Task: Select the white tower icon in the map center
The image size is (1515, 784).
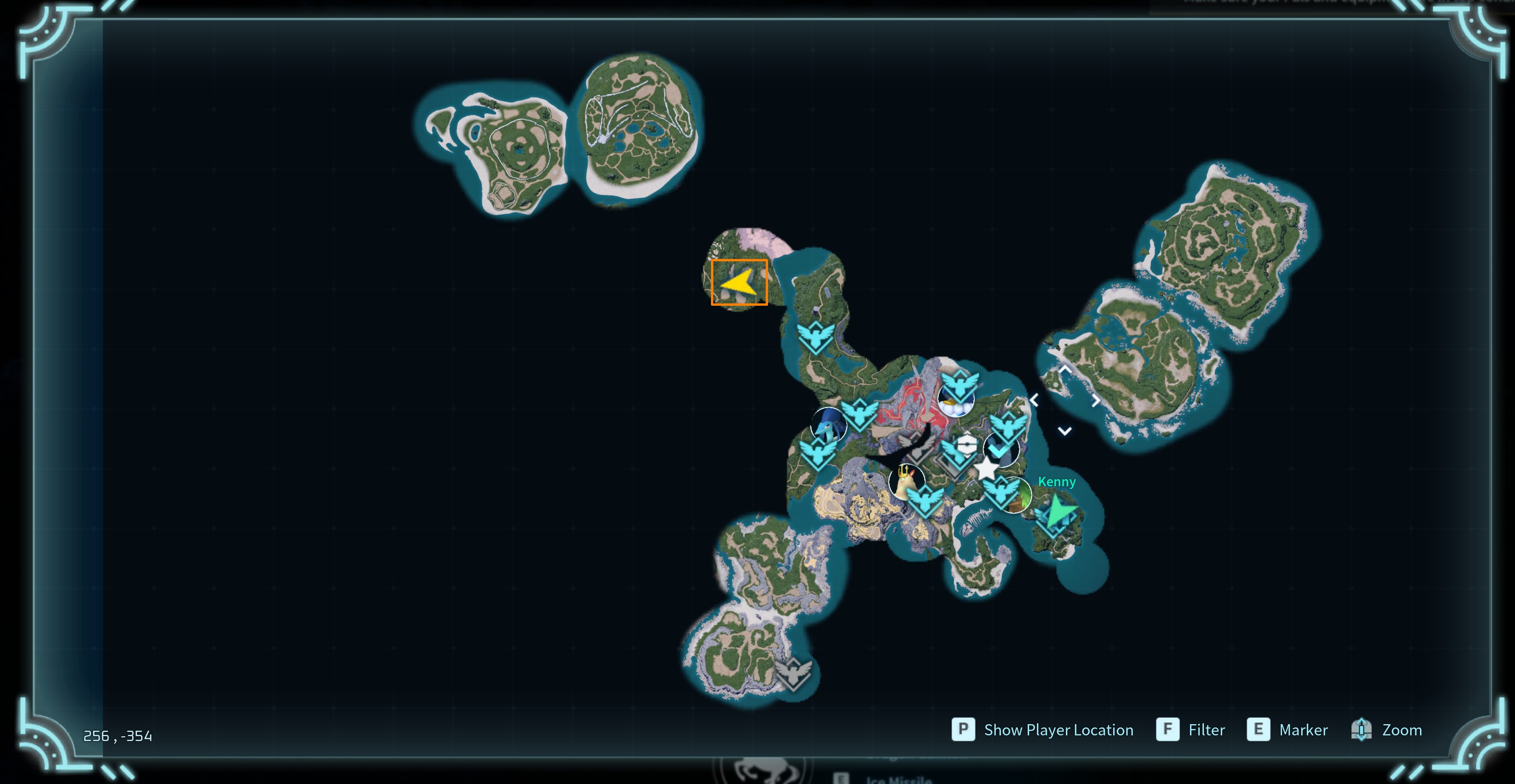Action: tap(966, 444)
